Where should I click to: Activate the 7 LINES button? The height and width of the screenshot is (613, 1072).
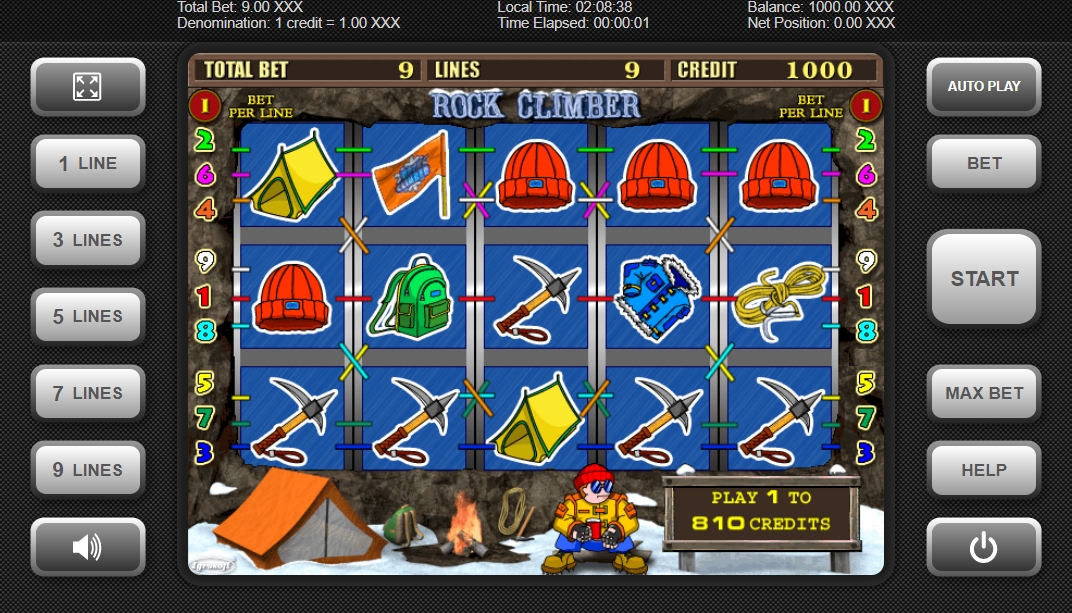[x=88, y=393]
